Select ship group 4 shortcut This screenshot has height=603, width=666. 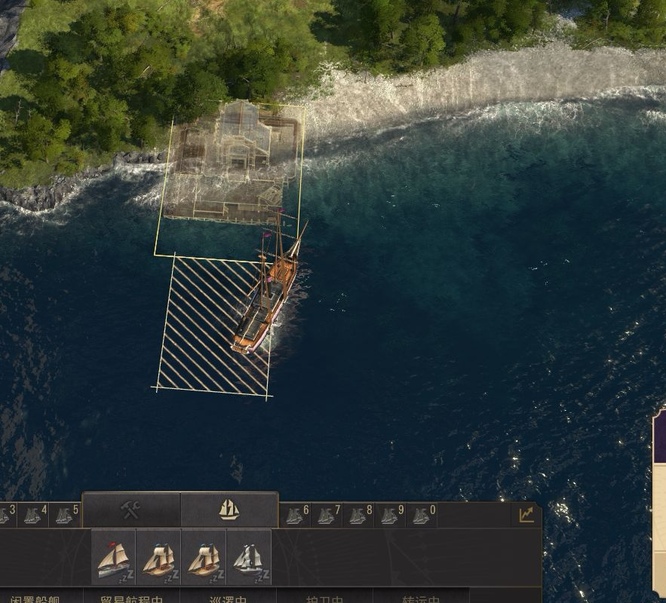34,515
